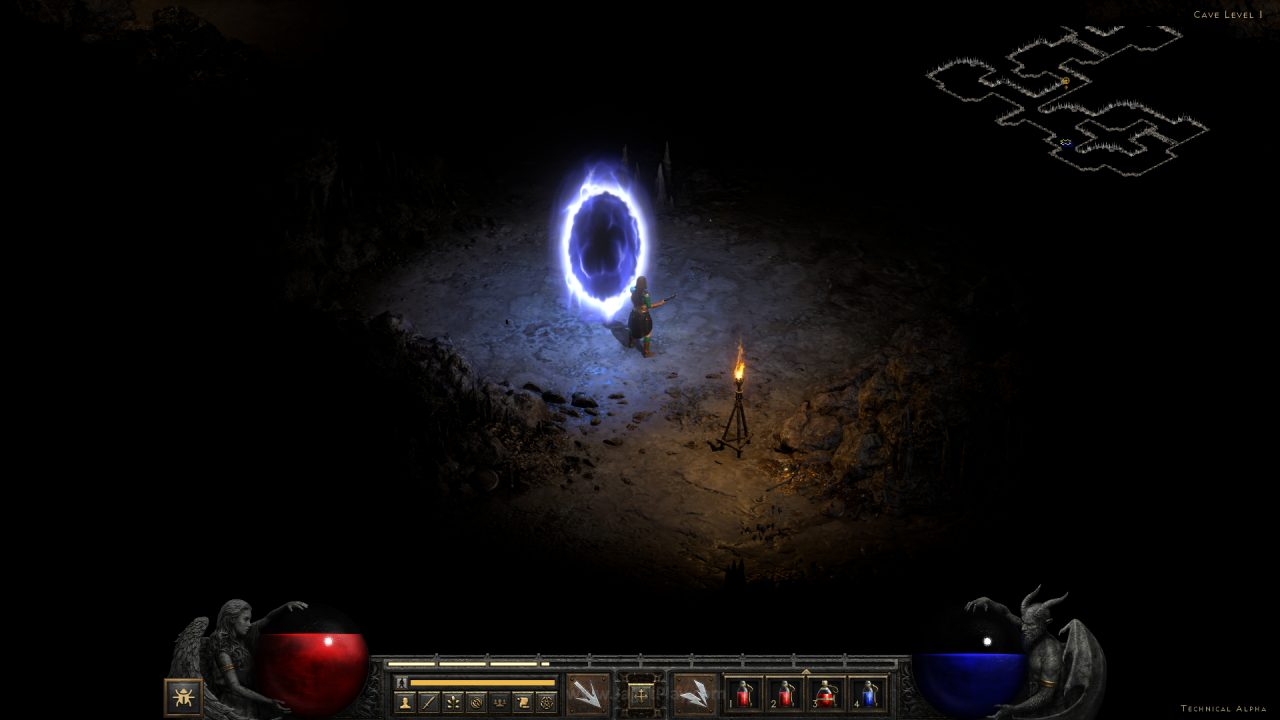Use the large red potion in slot 3
The width and height of the screenshot is (1280, 720).
pos(827,693)
